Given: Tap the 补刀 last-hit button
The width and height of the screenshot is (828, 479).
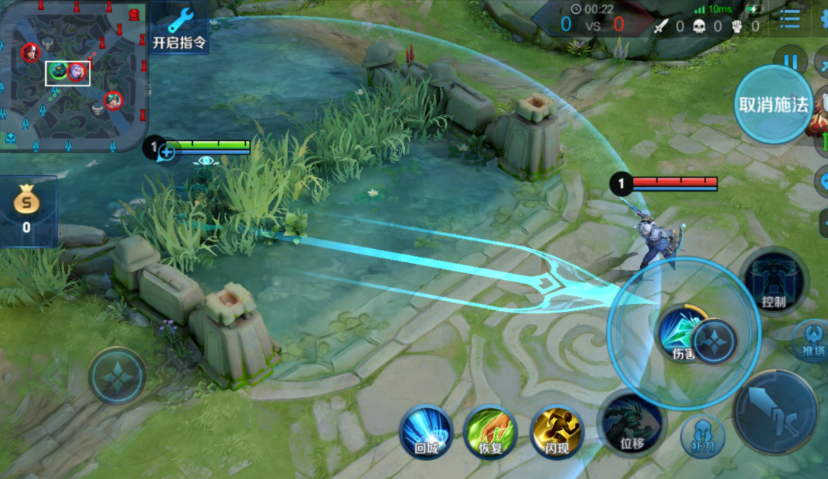Looking at the screenshot, I should 702,436.
